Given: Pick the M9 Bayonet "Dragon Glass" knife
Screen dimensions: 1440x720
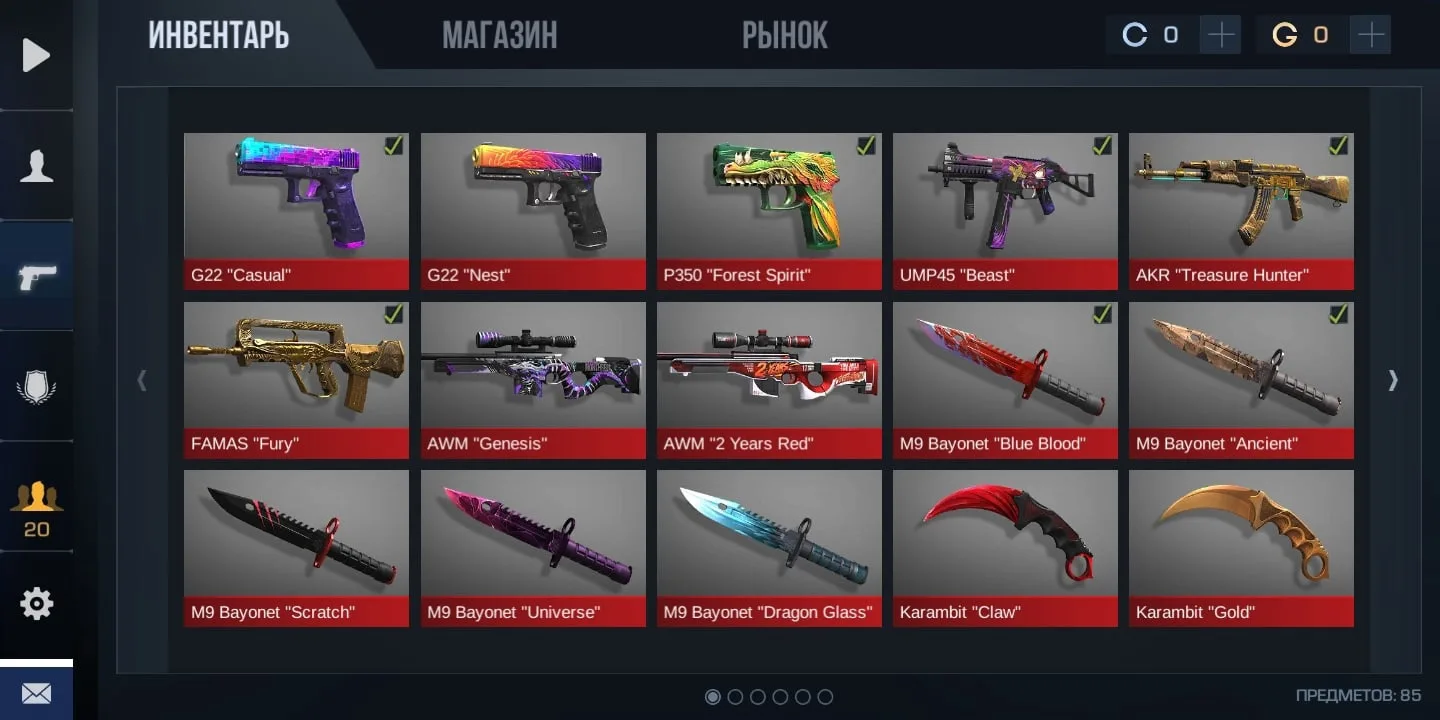Looking at the screenshot, I should (769, 548).
